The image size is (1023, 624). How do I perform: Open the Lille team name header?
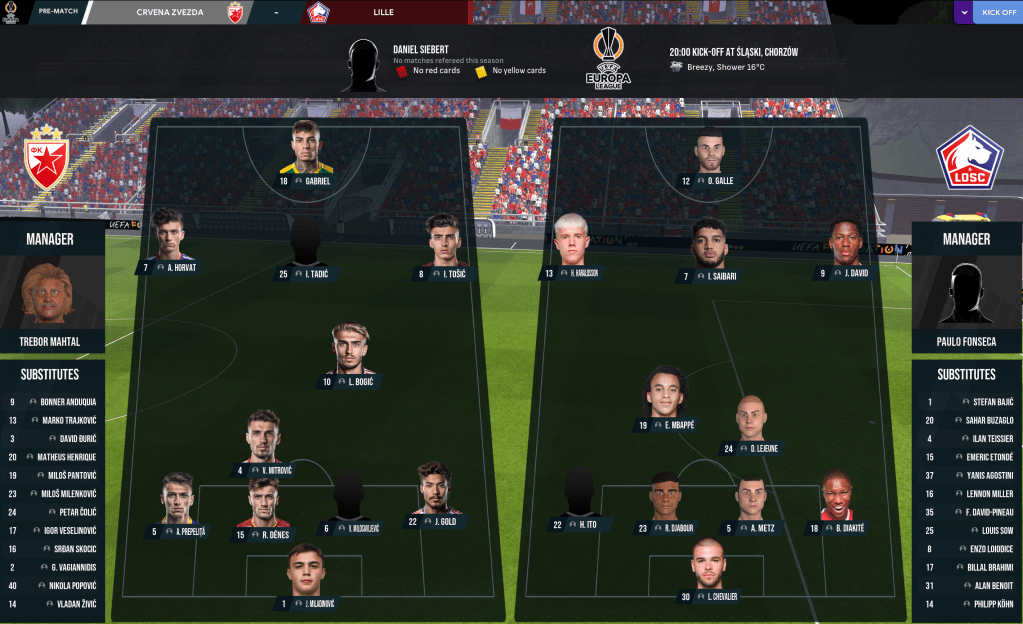pos(383,12)
